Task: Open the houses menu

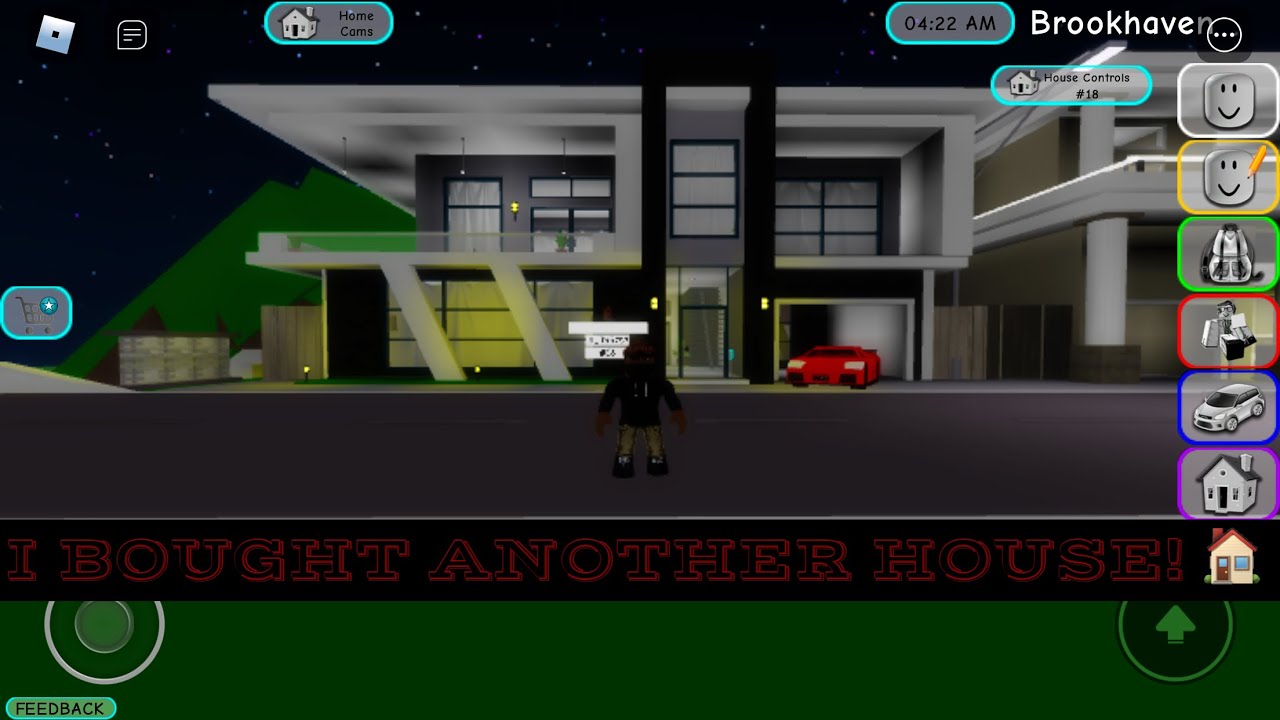Action: 1228,484
